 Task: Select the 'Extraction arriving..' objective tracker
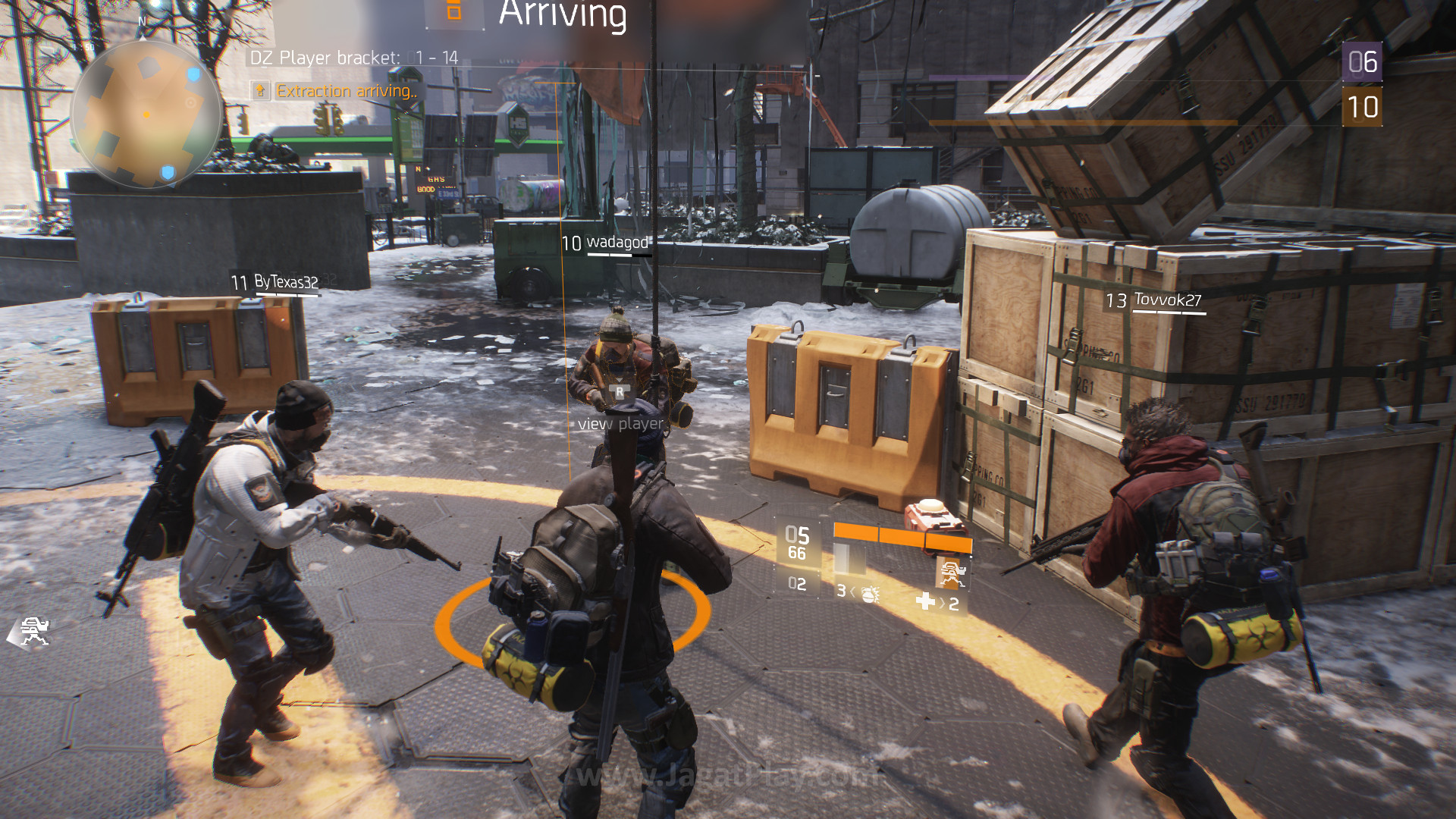(345, 91)
